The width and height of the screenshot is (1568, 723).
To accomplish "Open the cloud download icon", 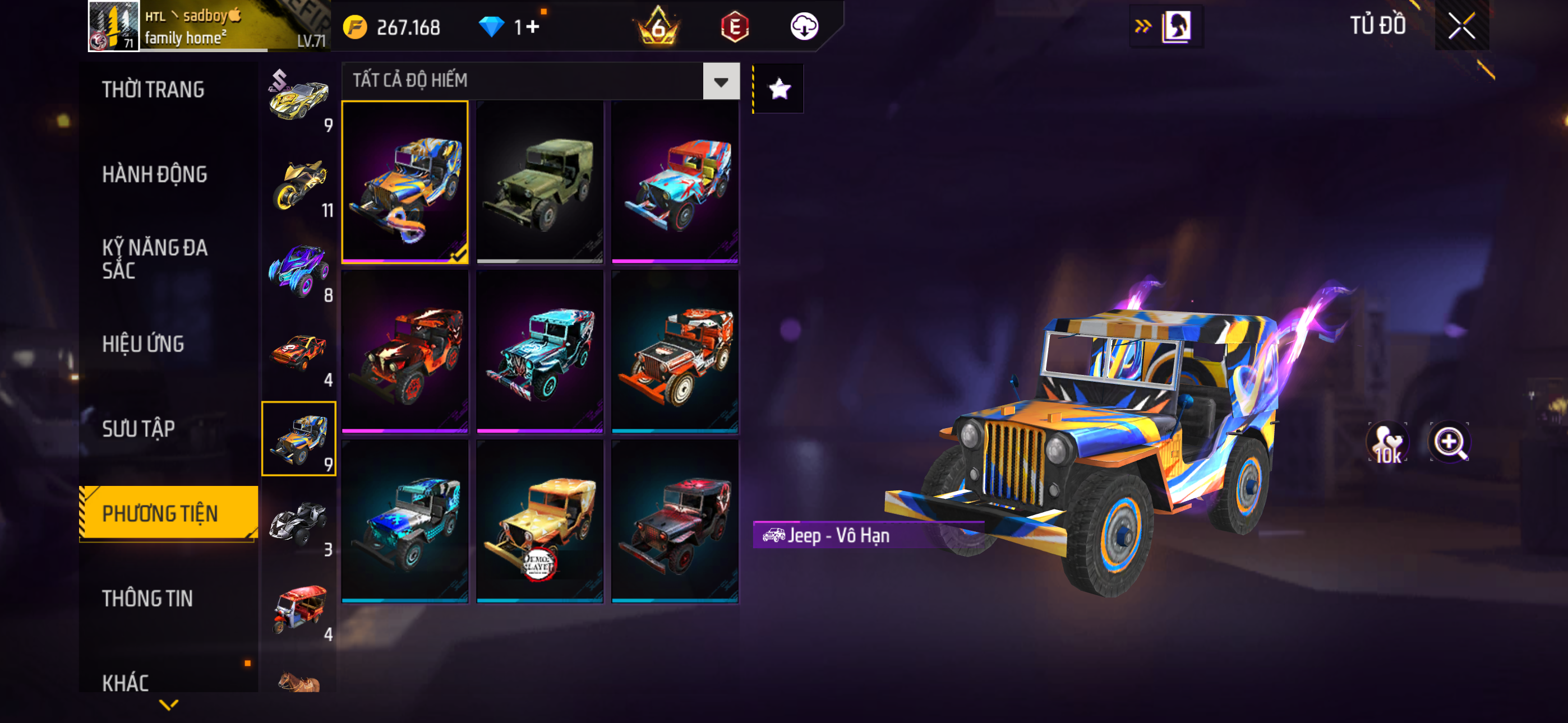I will pos(804,27).
